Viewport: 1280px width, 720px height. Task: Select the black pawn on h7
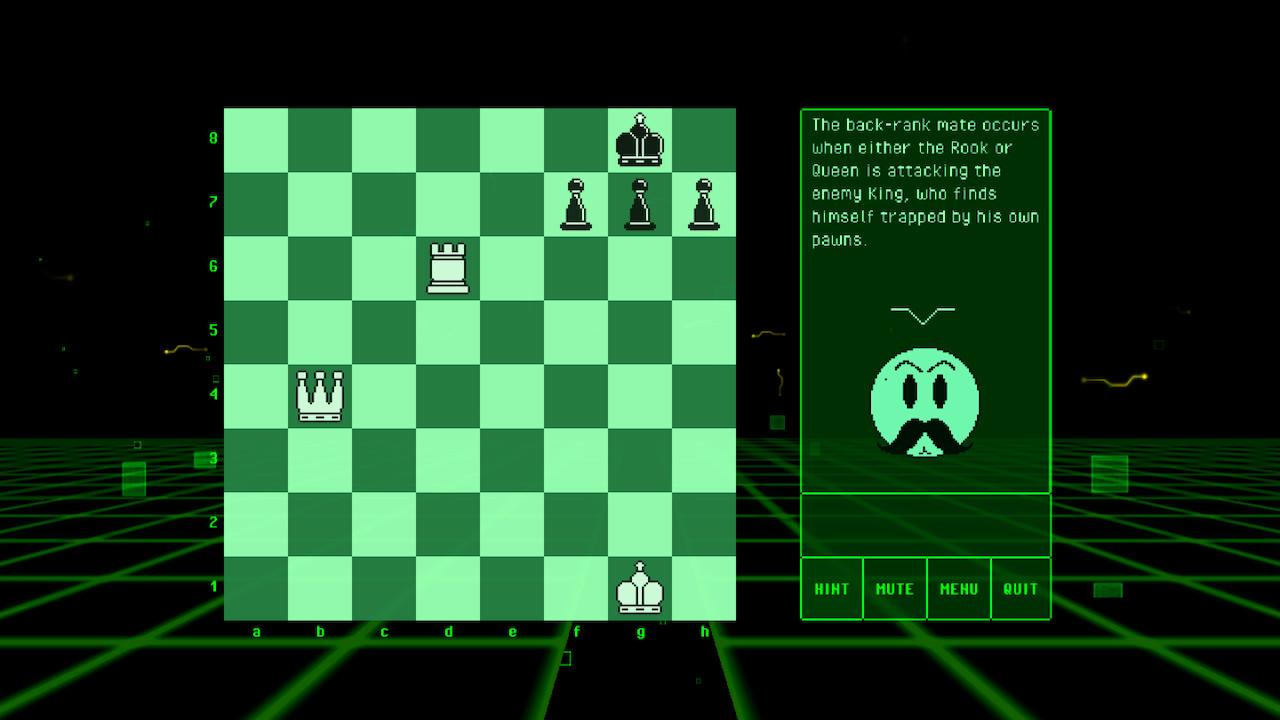click(705, 204)
